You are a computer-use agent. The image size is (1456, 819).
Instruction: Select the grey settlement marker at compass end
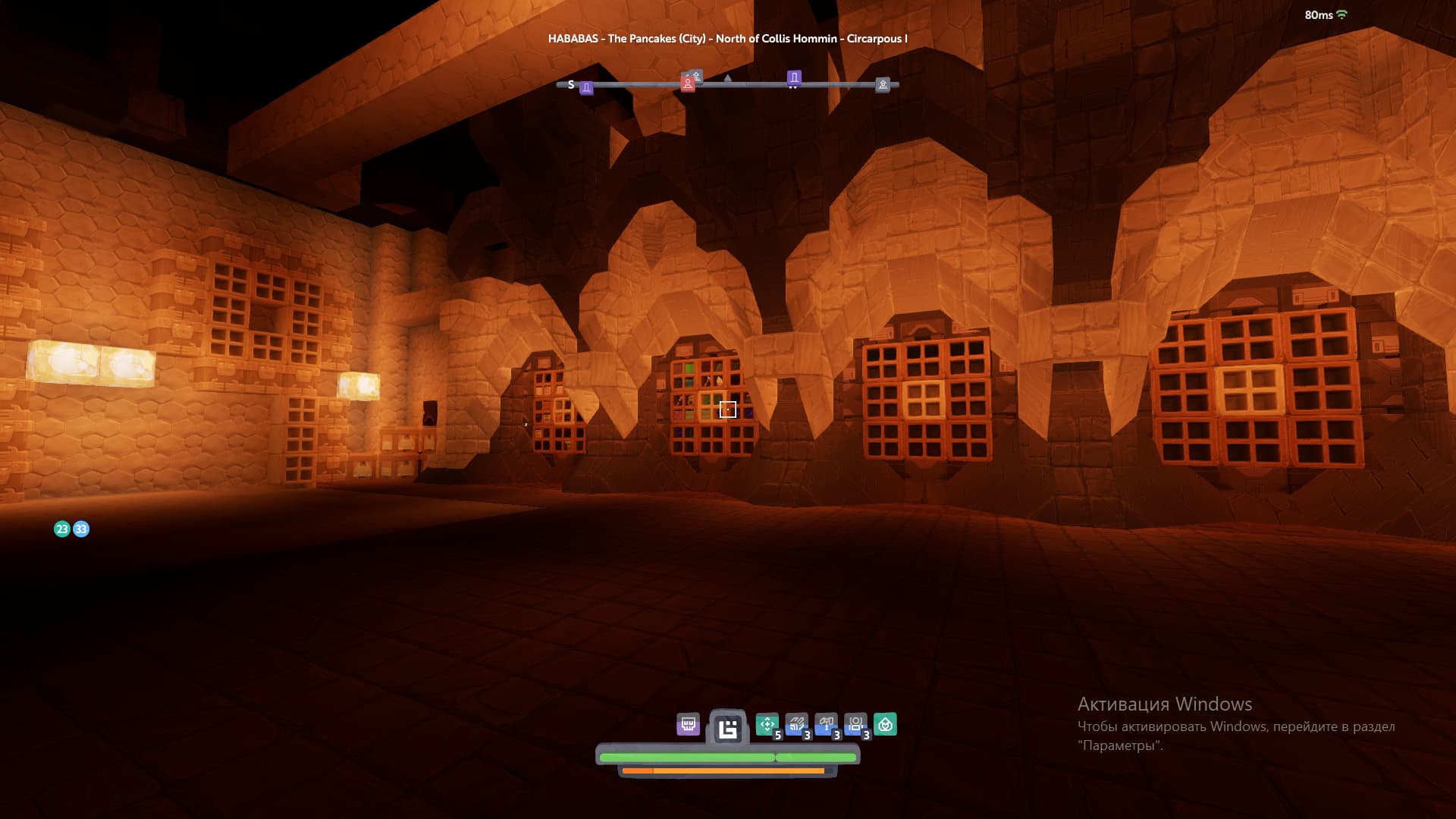883,85
